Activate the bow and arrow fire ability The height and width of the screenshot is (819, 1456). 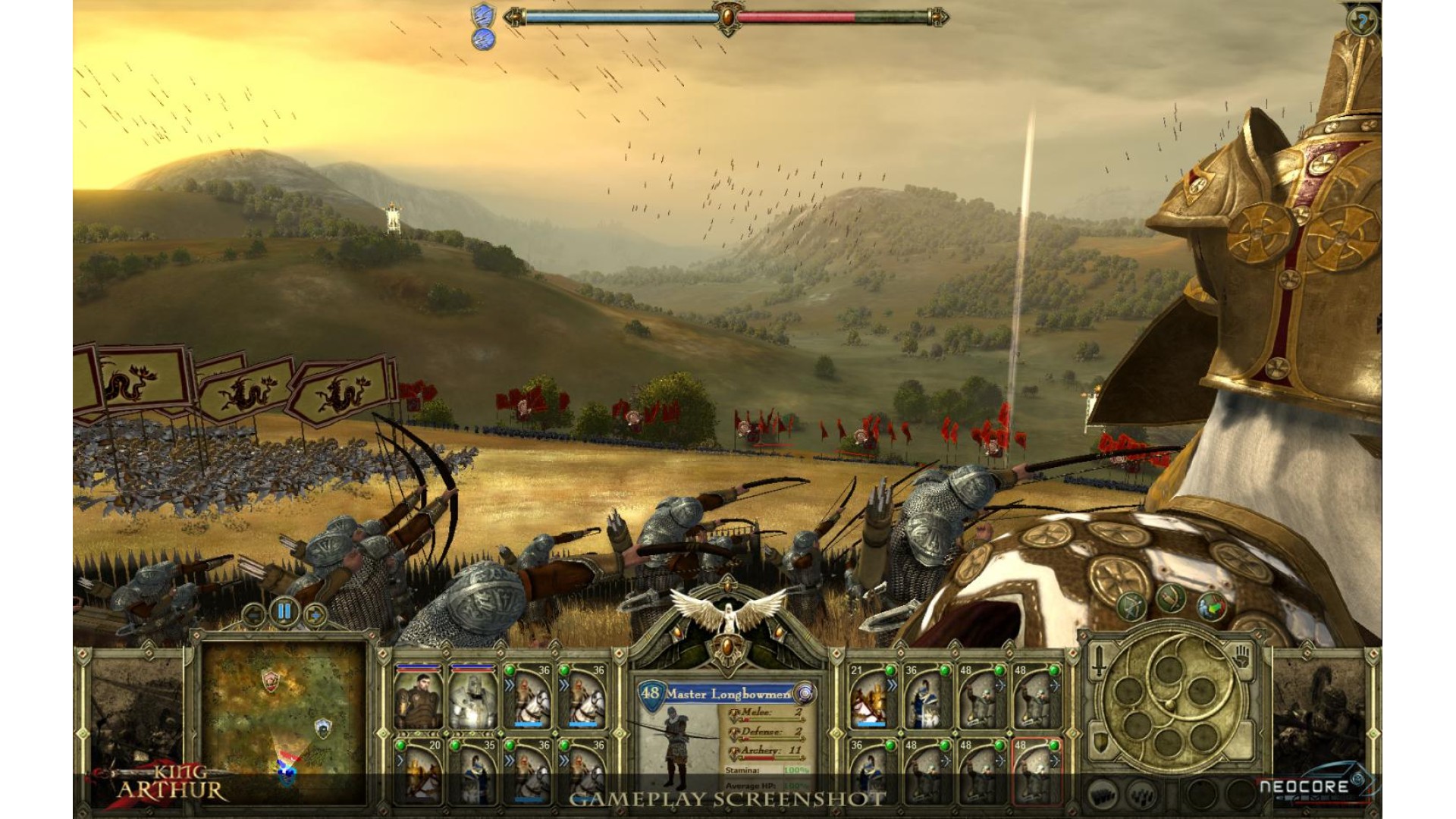1131,607
